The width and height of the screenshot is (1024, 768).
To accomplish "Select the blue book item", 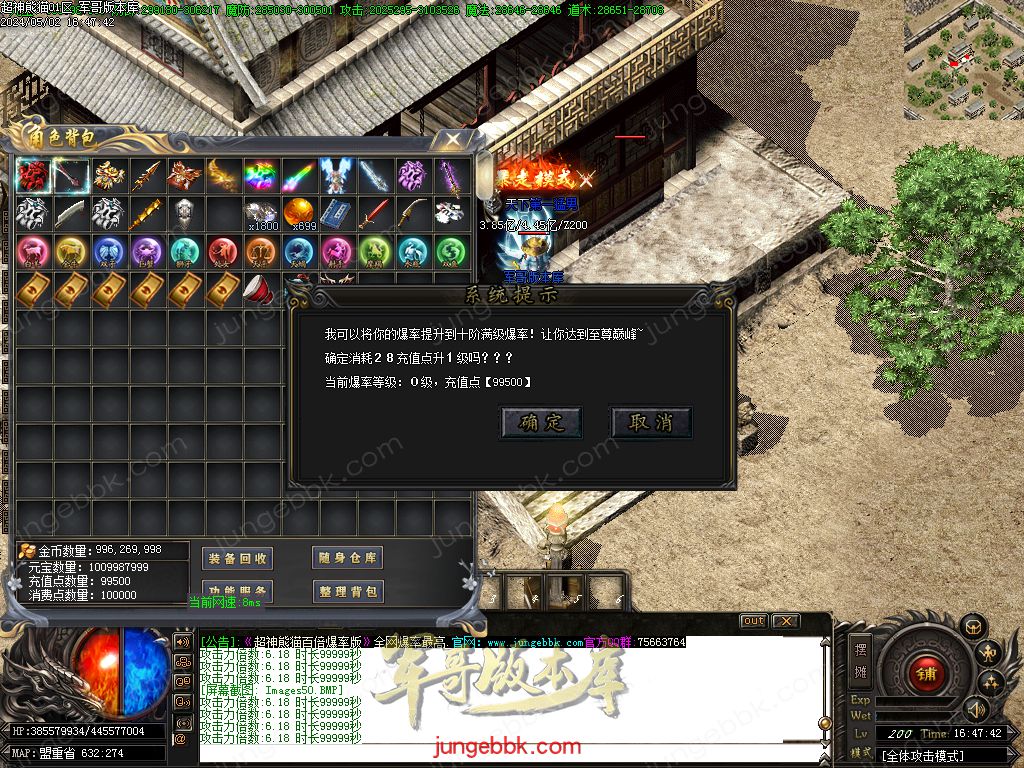I will tap(337, 213).
